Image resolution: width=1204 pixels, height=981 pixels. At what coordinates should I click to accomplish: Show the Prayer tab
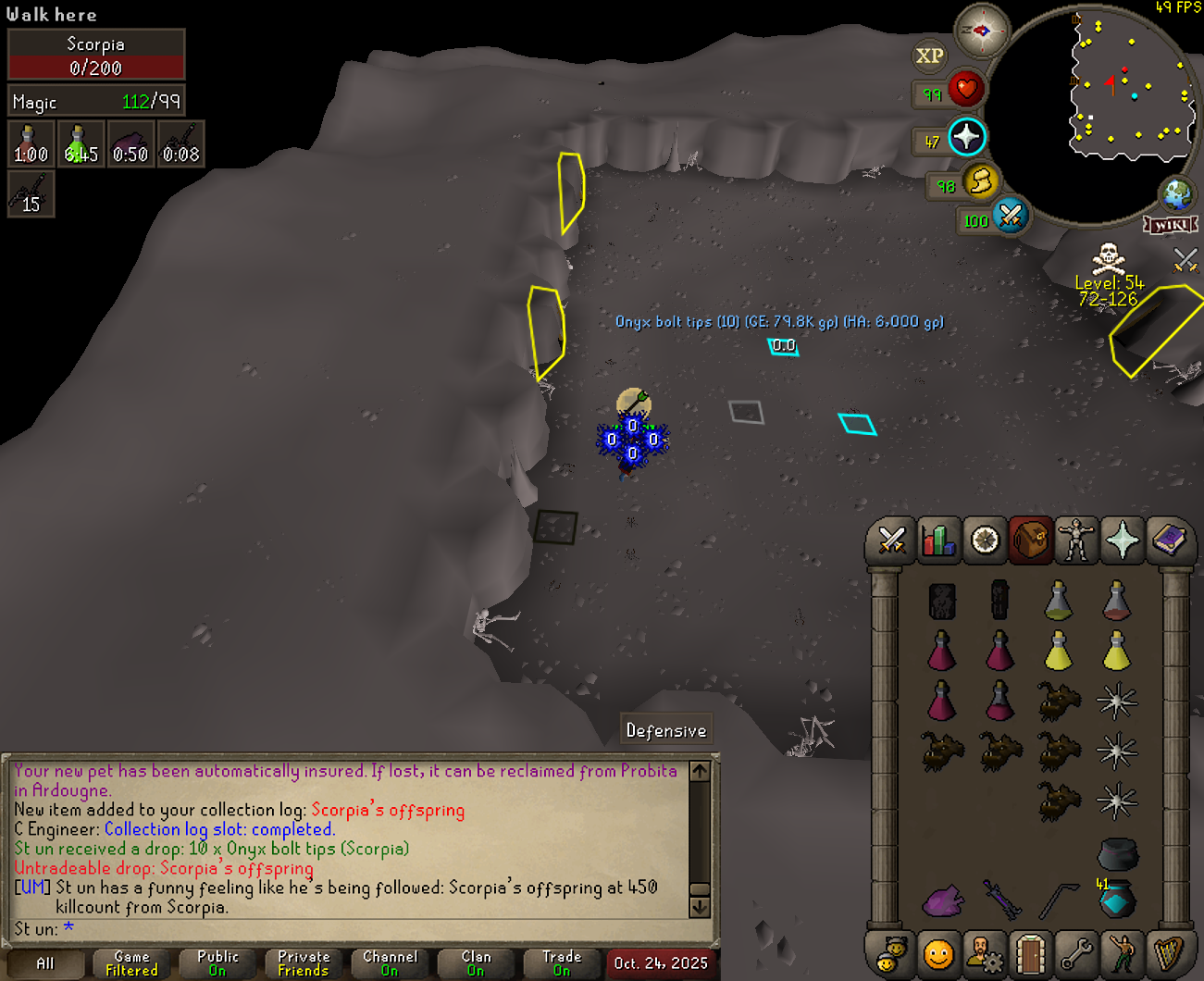click(x=1123, y=540)
